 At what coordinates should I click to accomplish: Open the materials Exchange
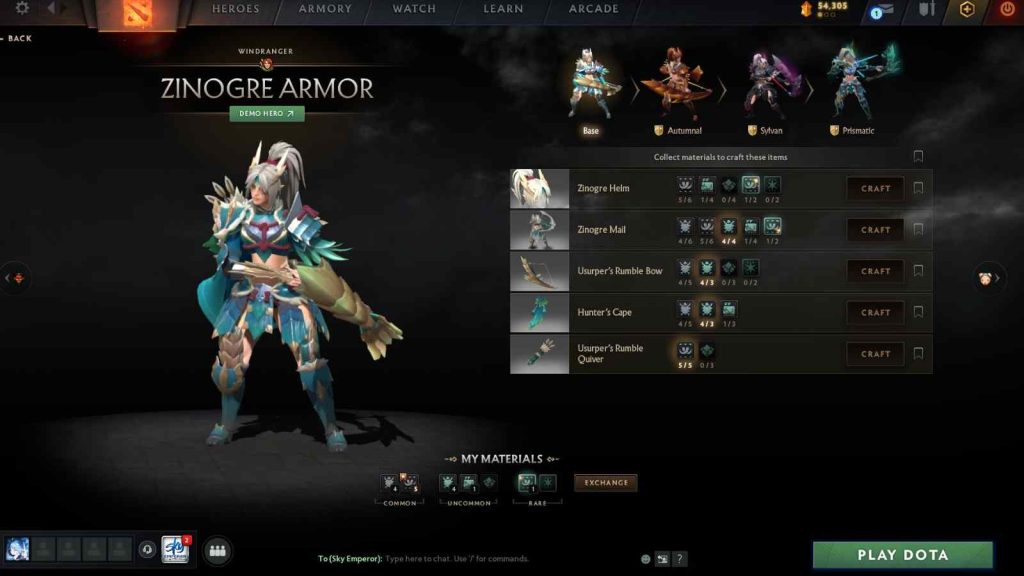click(606, 483)
